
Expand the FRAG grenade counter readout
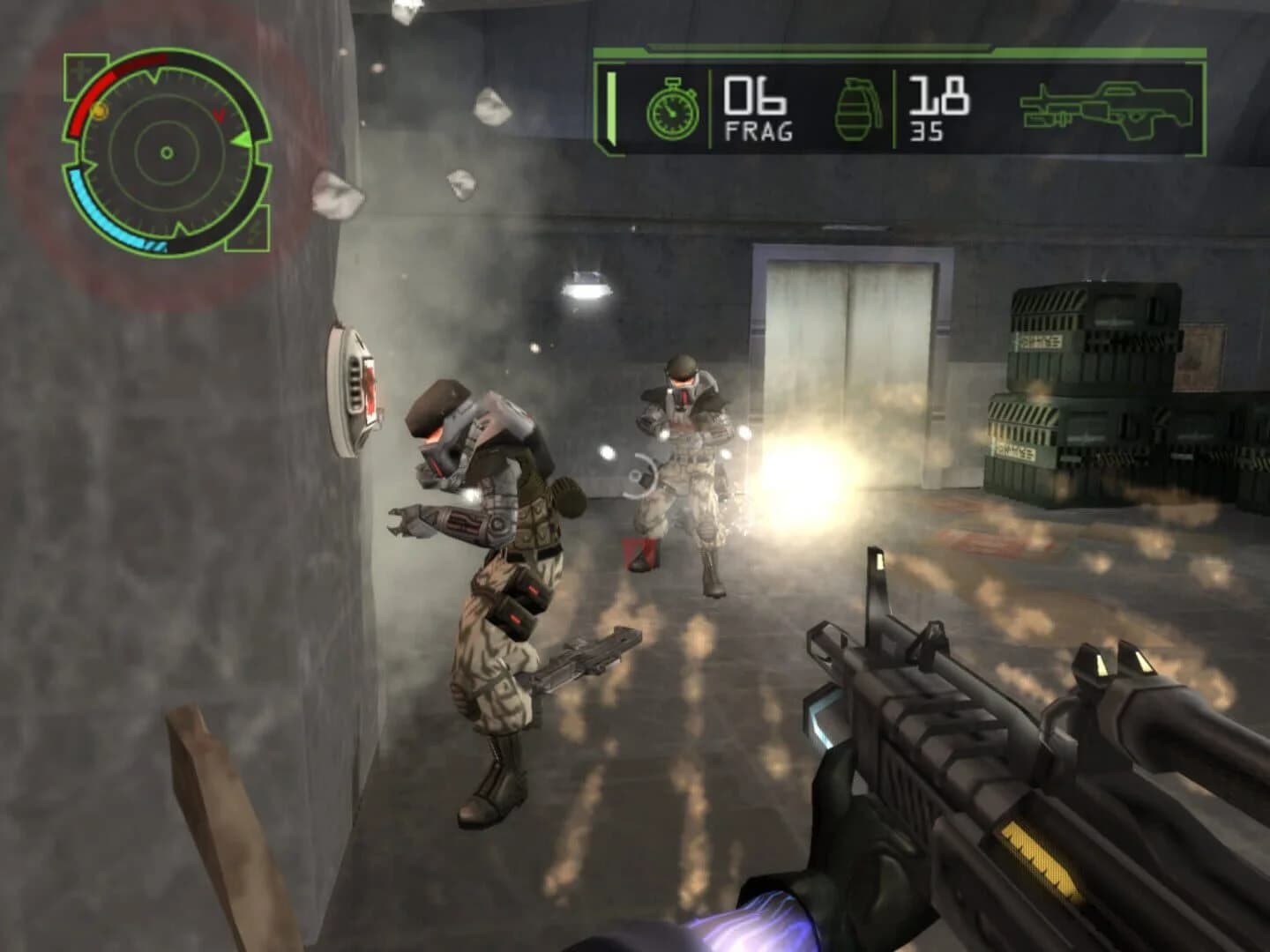click(x=758, y=109)
